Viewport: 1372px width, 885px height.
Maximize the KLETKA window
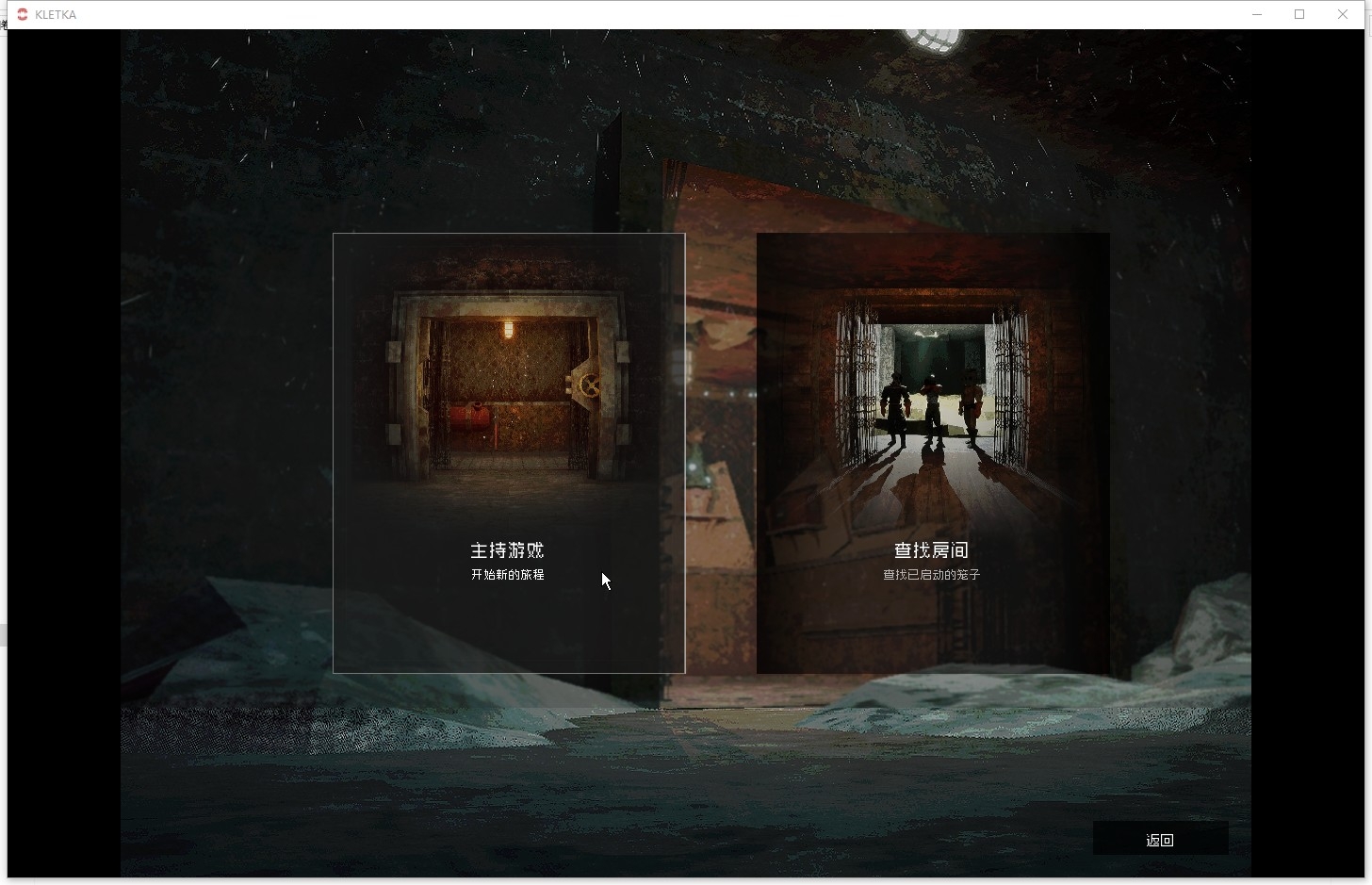(x=1299, y=14)
